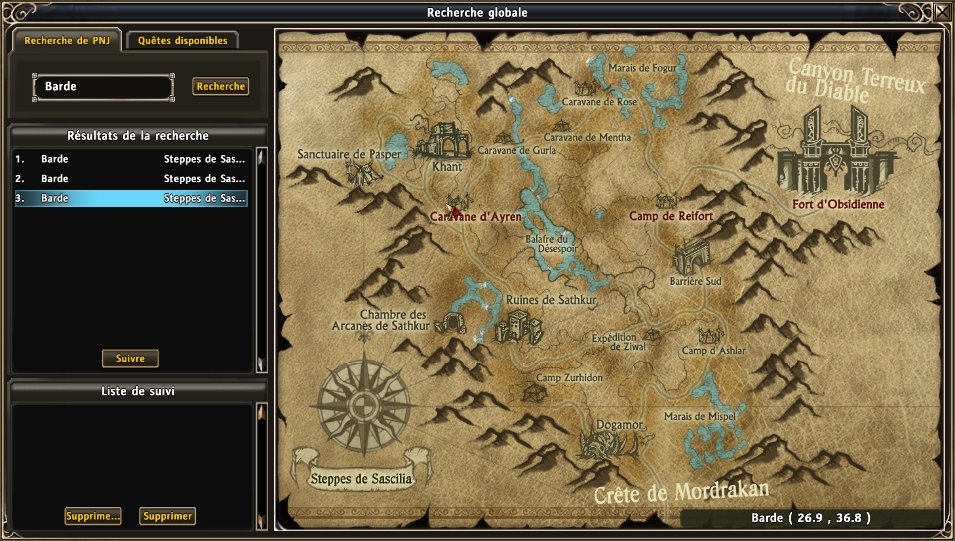Remove a tracked entry with Supprimer
Image resolution: width=955 pixels, height=541 pixels.
[x=167, y=516]
